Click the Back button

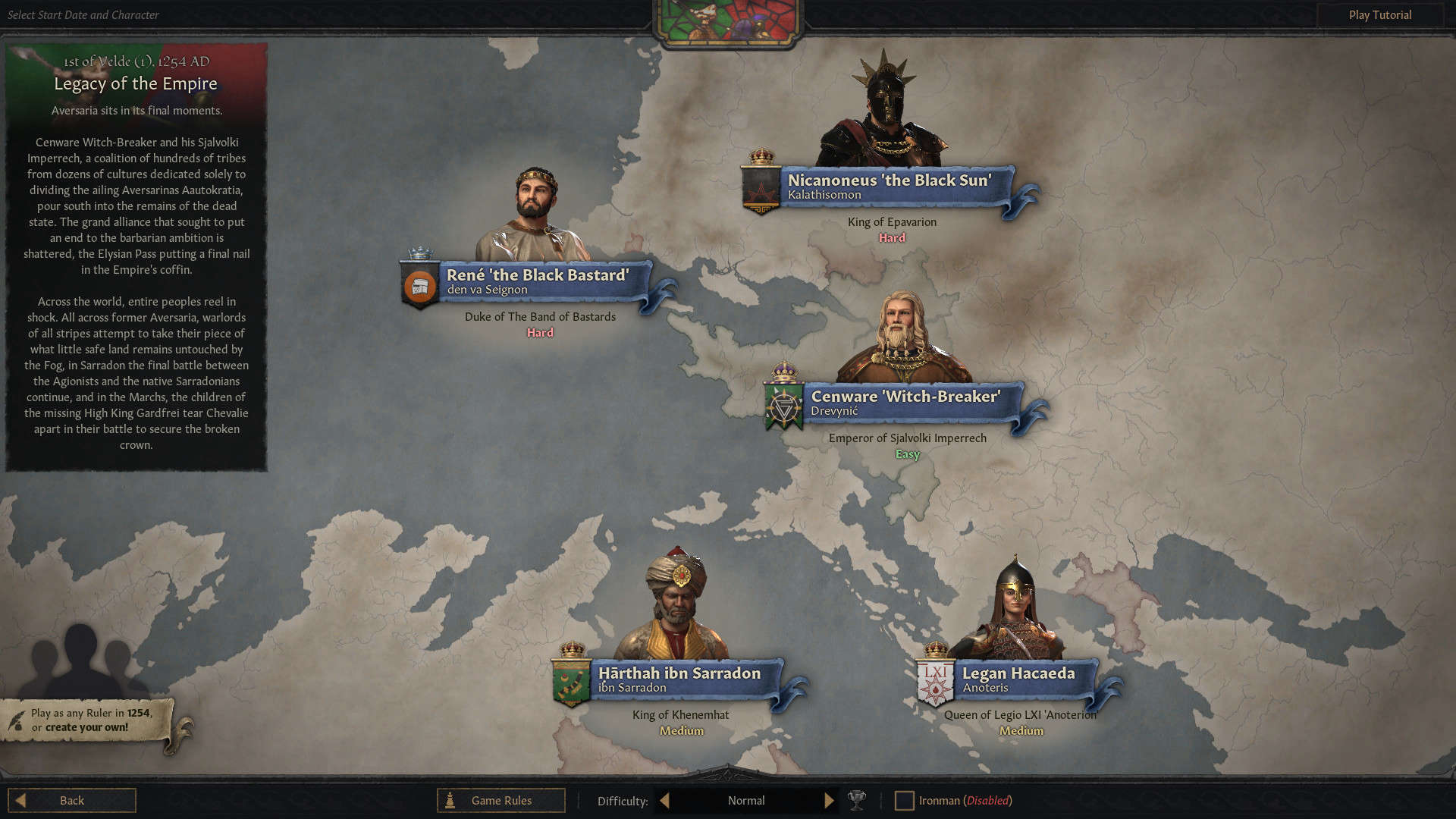pos(72,799)
